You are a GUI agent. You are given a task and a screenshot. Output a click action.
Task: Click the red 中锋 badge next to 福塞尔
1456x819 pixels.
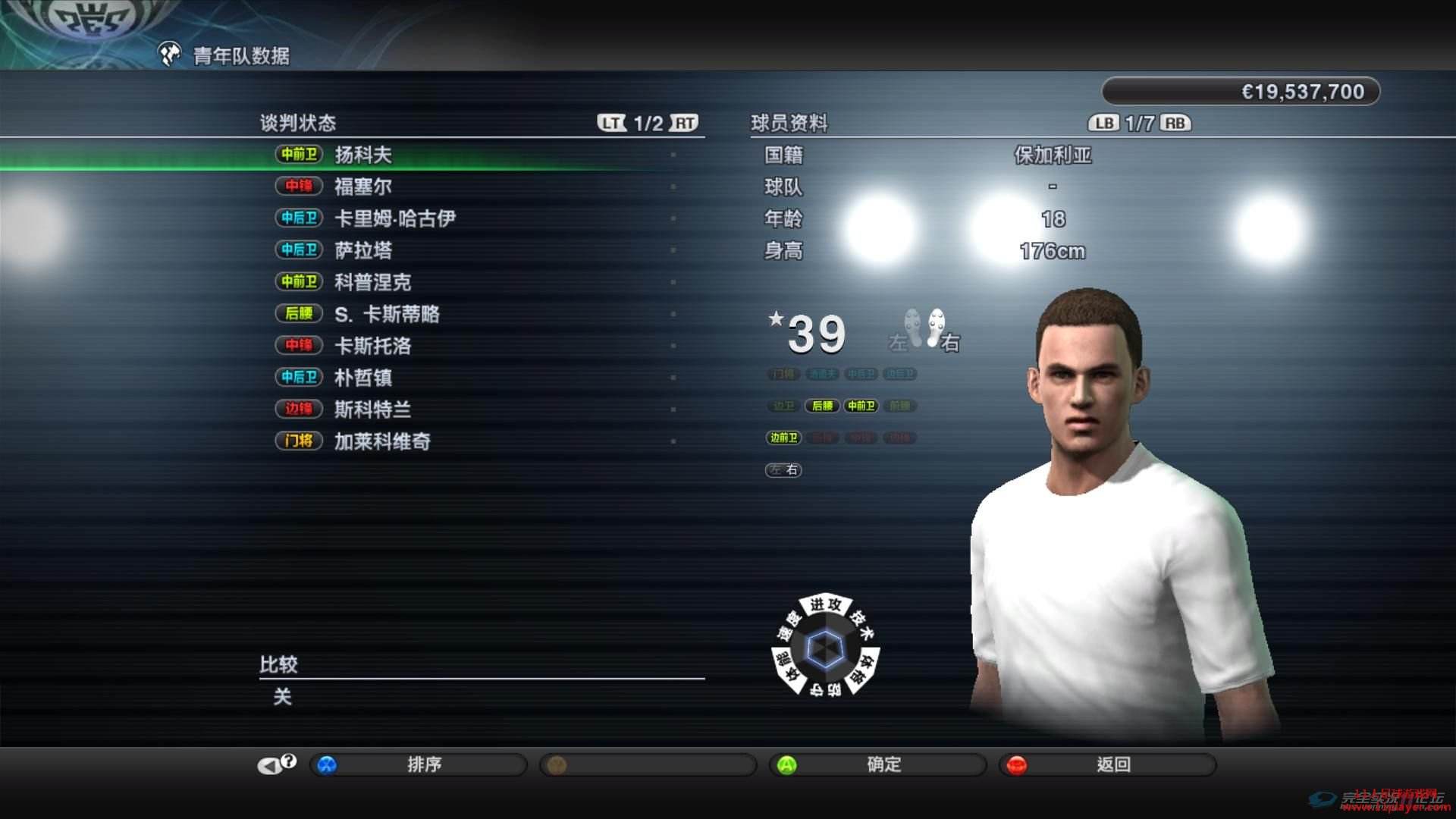pos(300,186)
